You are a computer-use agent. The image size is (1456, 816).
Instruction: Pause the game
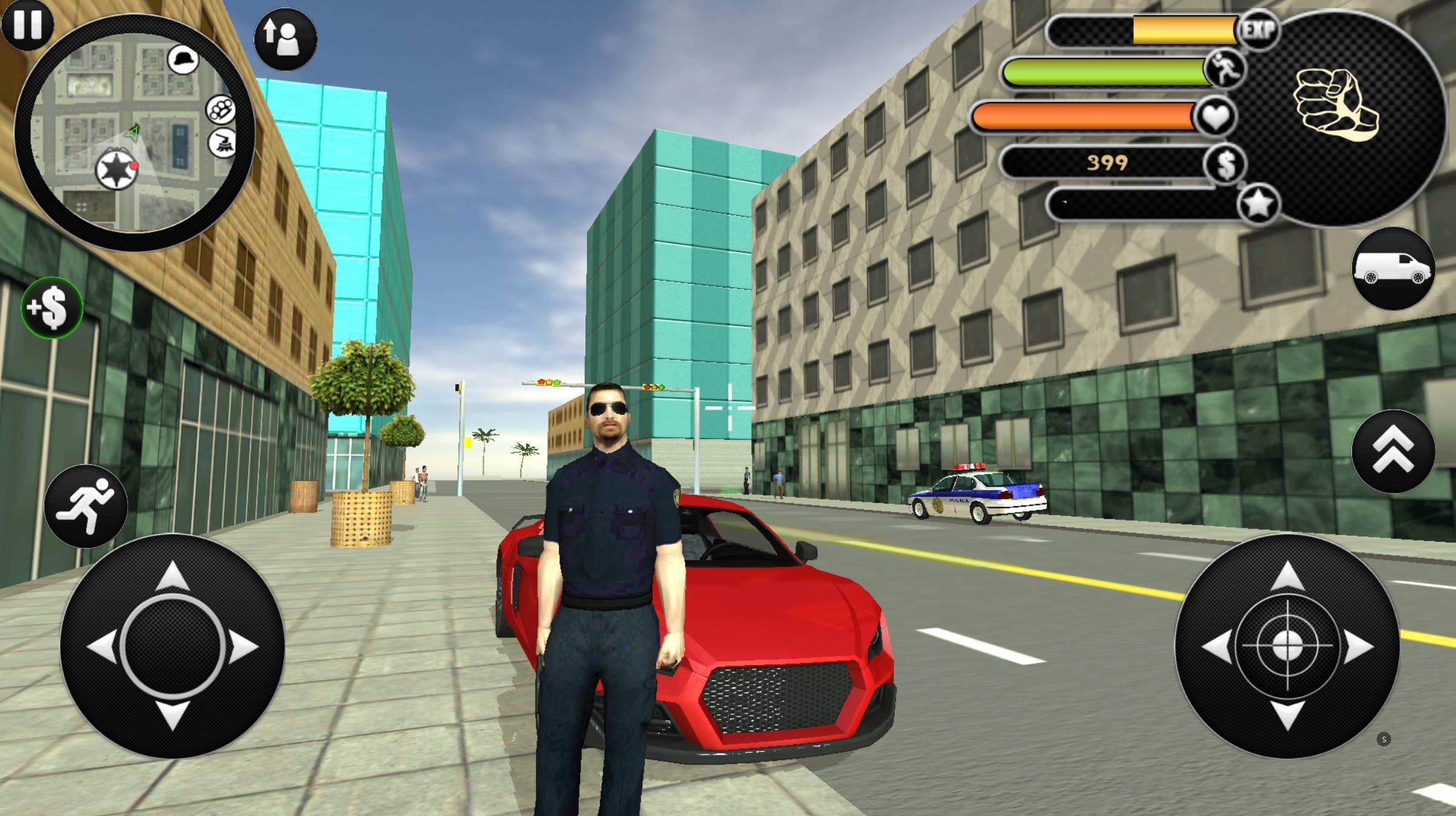[x=27, y=24]
